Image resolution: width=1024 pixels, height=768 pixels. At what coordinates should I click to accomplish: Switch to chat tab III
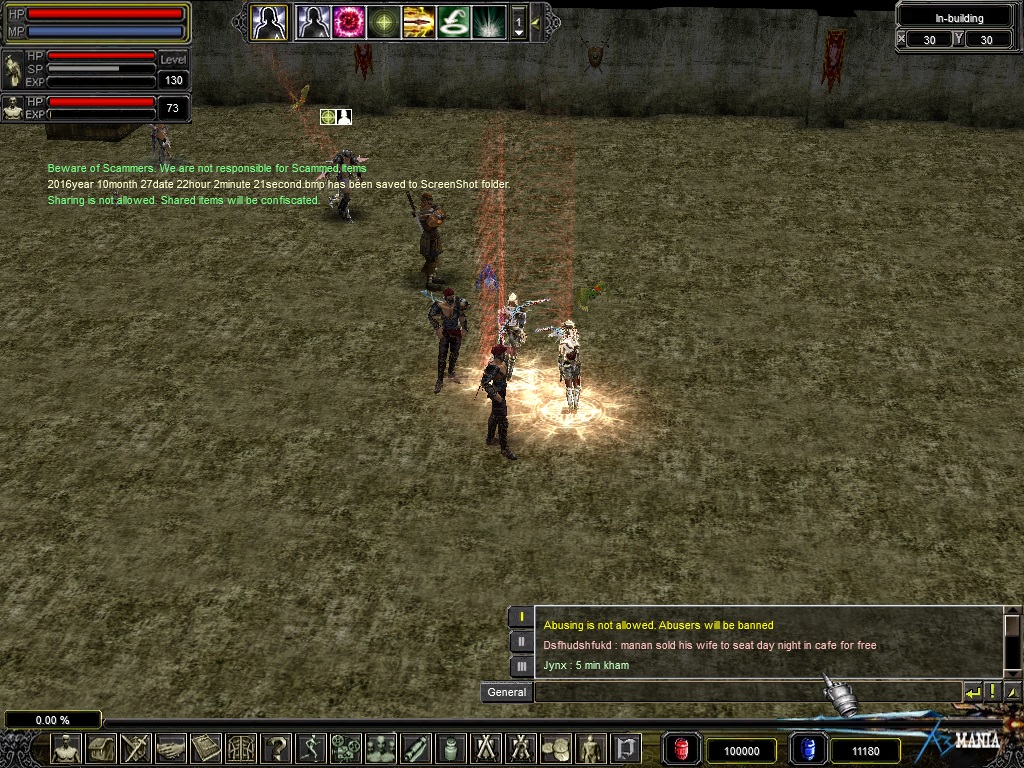[x=521, y=665]
